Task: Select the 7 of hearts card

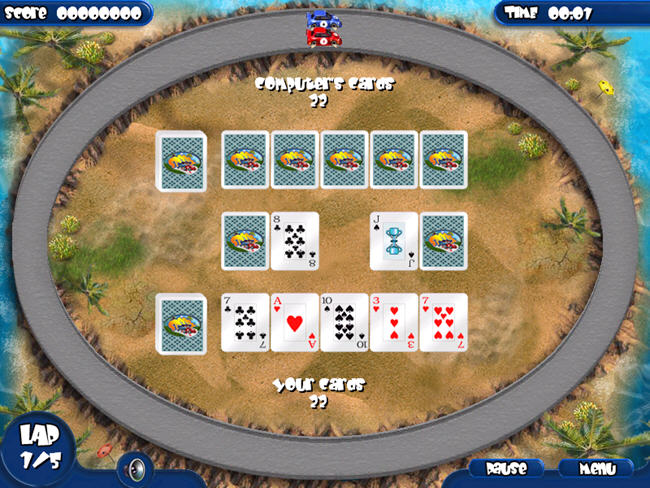Action: click(443, 322)
